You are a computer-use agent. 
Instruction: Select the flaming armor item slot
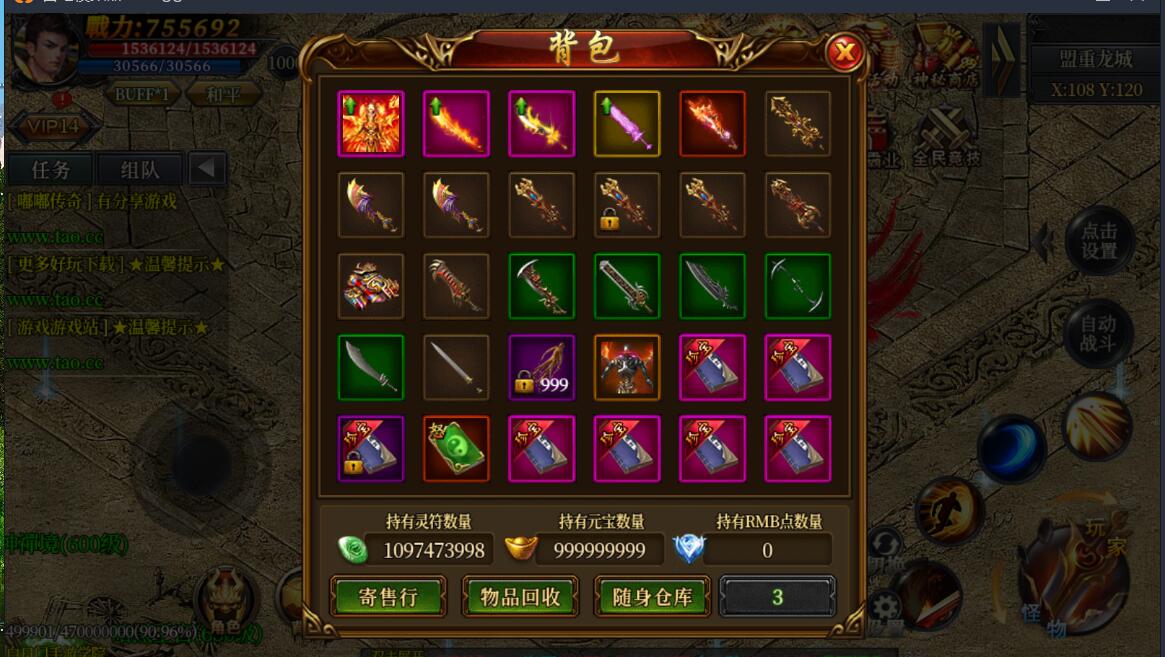(371, 124)
